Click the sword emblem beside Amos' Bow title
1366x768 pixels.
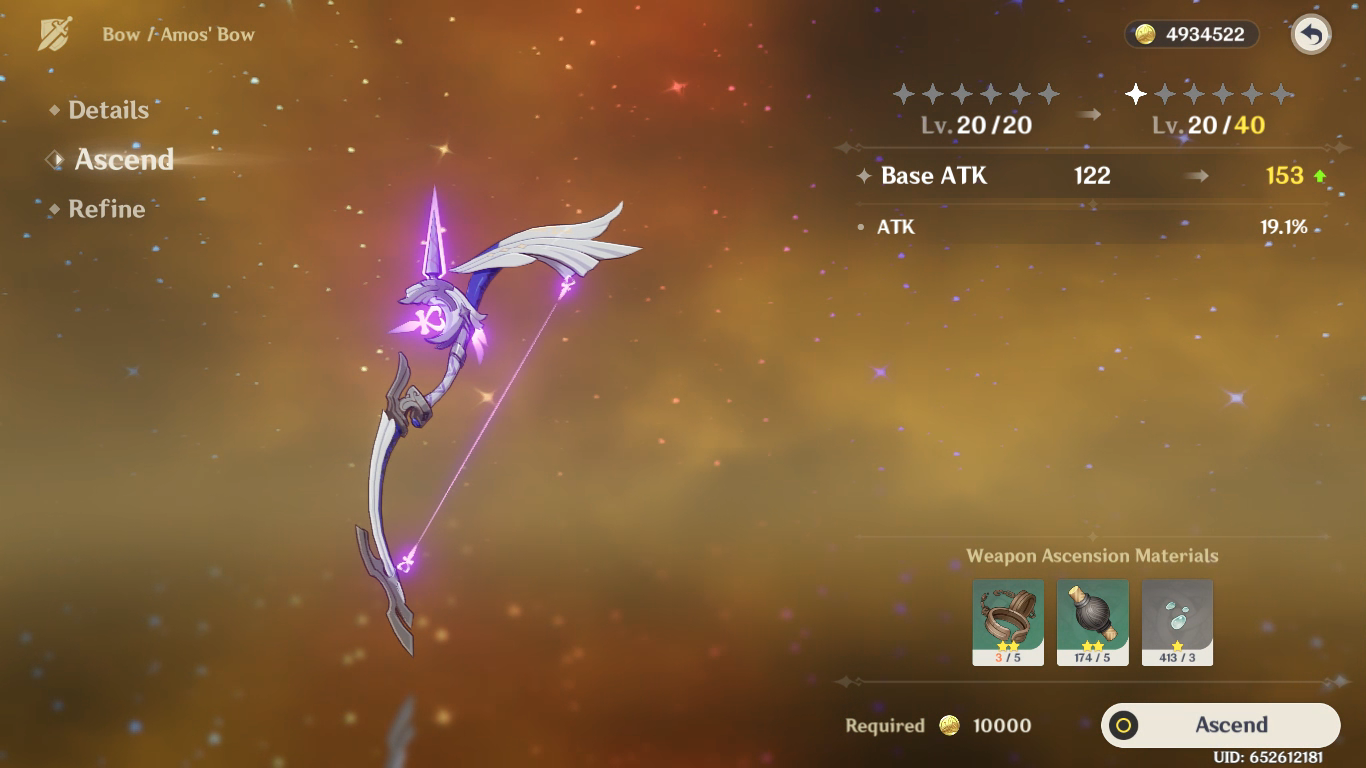[57, 31]
